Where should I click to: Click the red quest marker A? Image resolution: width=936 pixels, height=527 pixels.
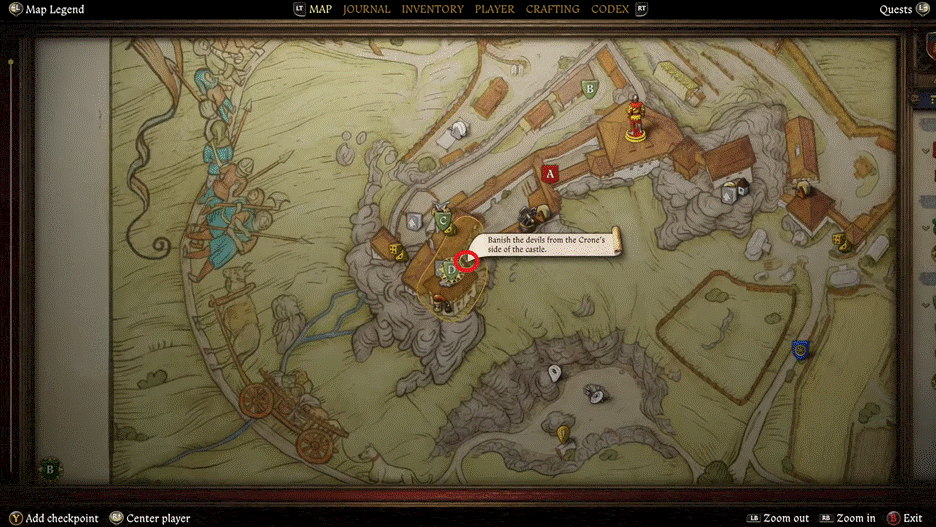click(x=549, y=173)
